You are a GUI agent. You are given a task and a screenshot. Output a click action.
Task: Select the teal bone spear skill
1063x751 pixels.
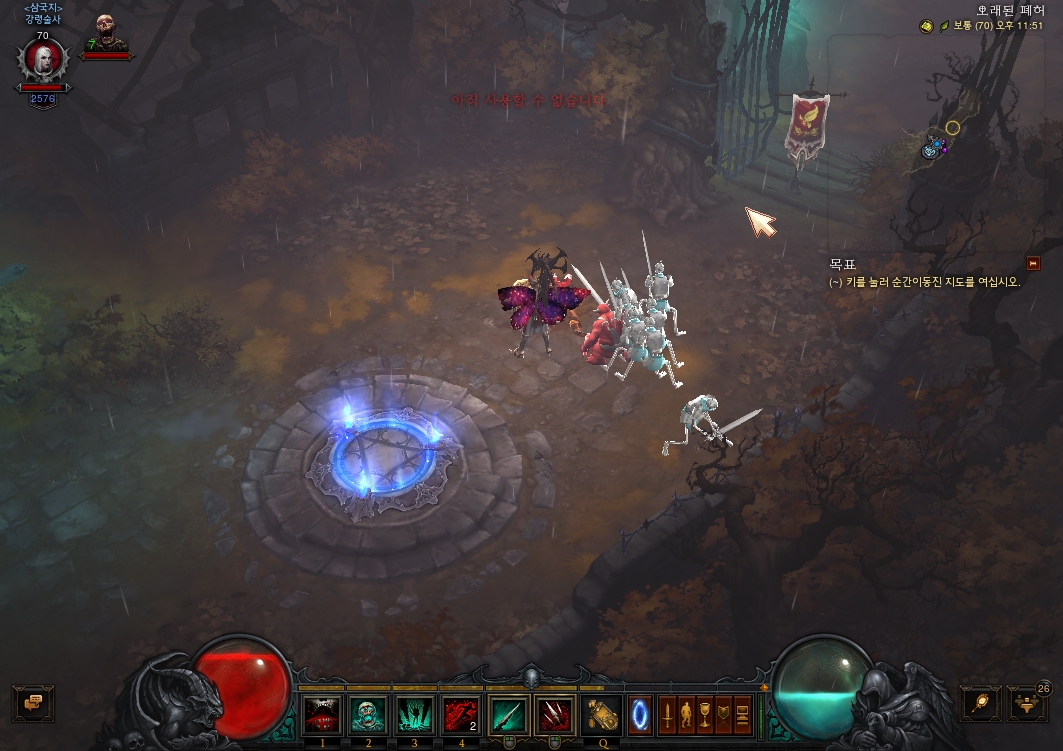(509, 714)
